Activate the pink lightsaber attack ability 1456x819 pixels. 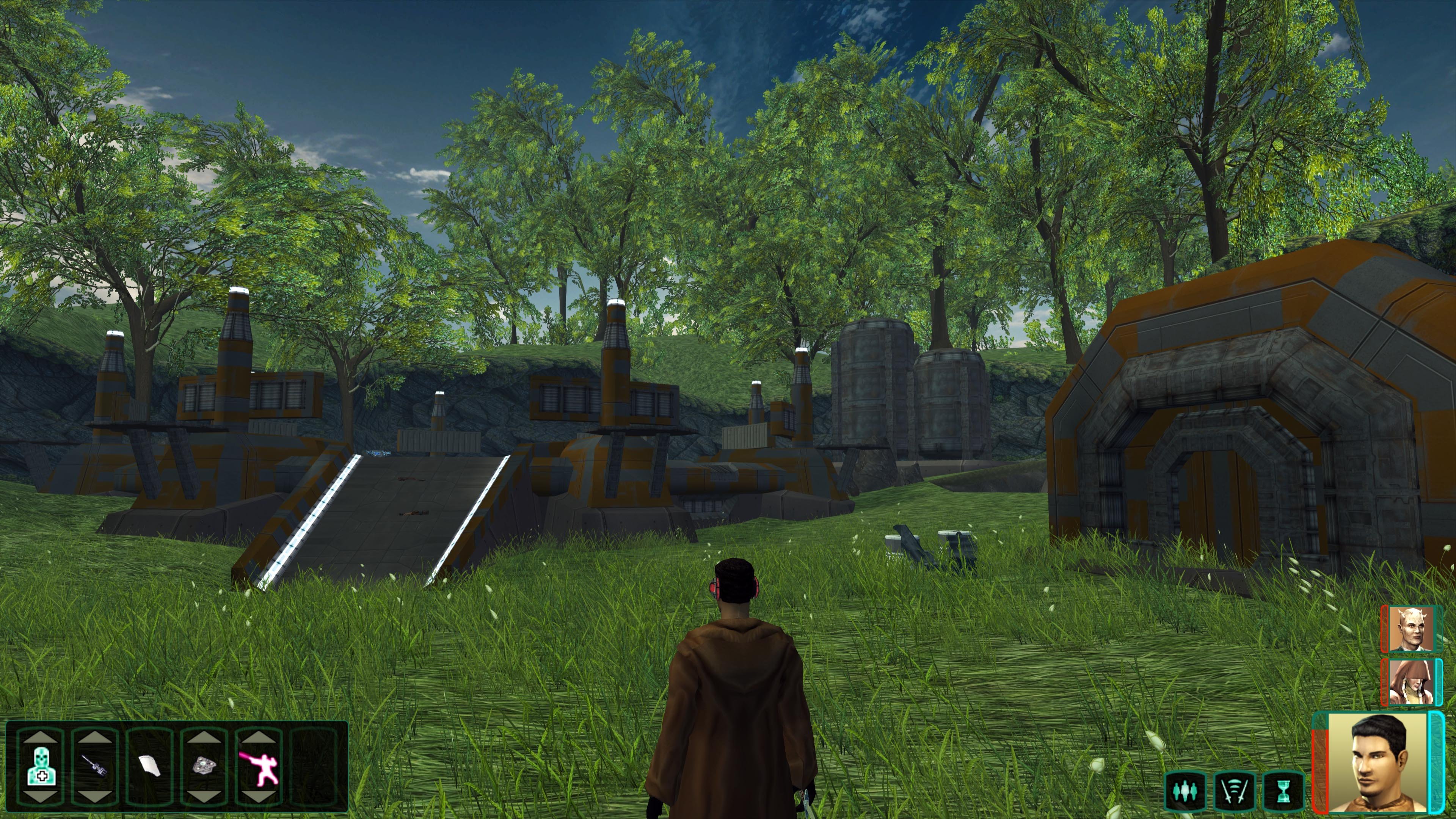point(258,767)
